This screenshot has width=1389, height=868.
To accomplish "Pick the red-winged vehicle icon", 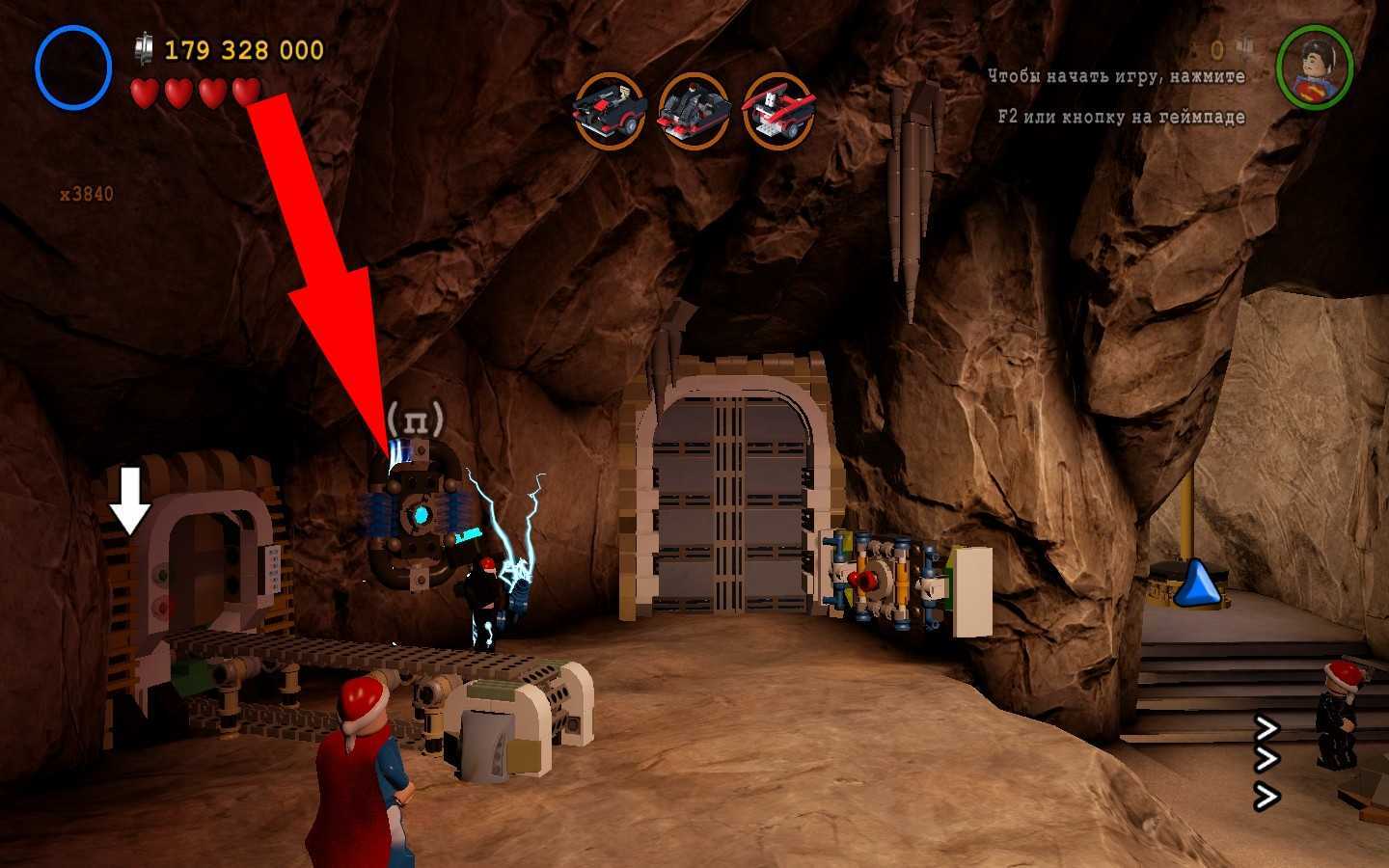I will pos(778,110).
